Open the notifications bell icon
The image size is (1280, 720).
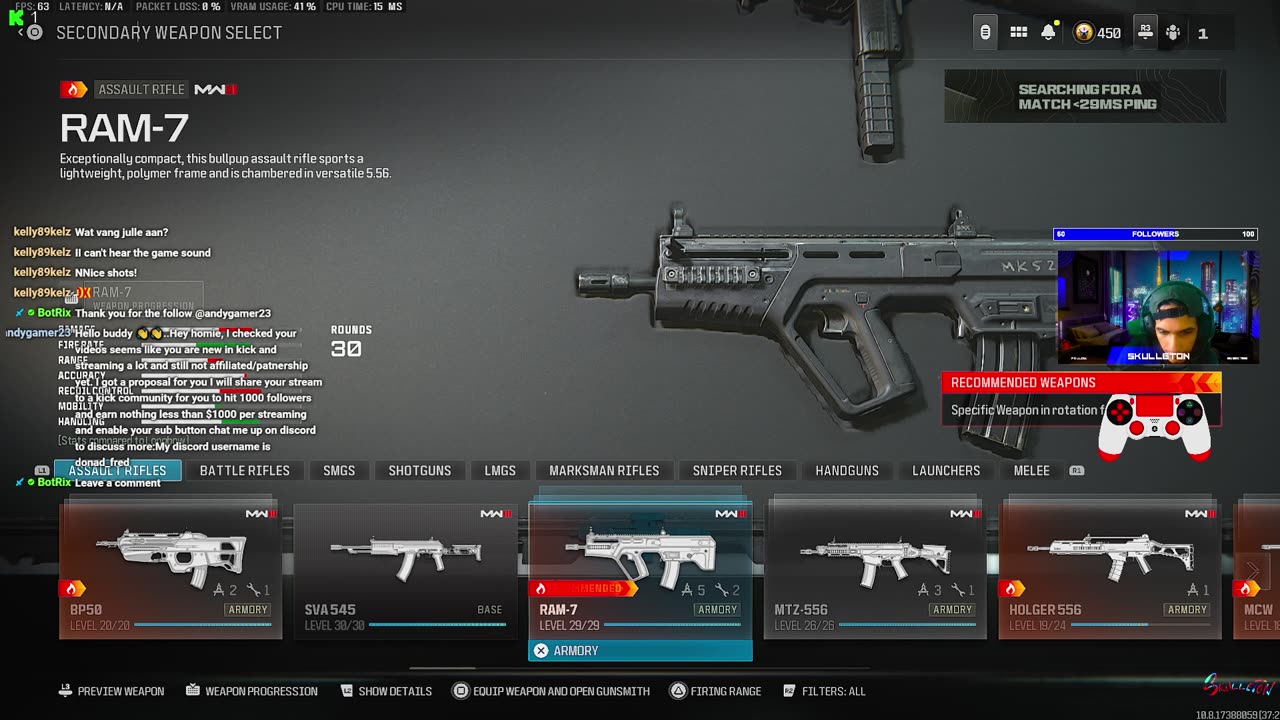tap(1048, 33)
